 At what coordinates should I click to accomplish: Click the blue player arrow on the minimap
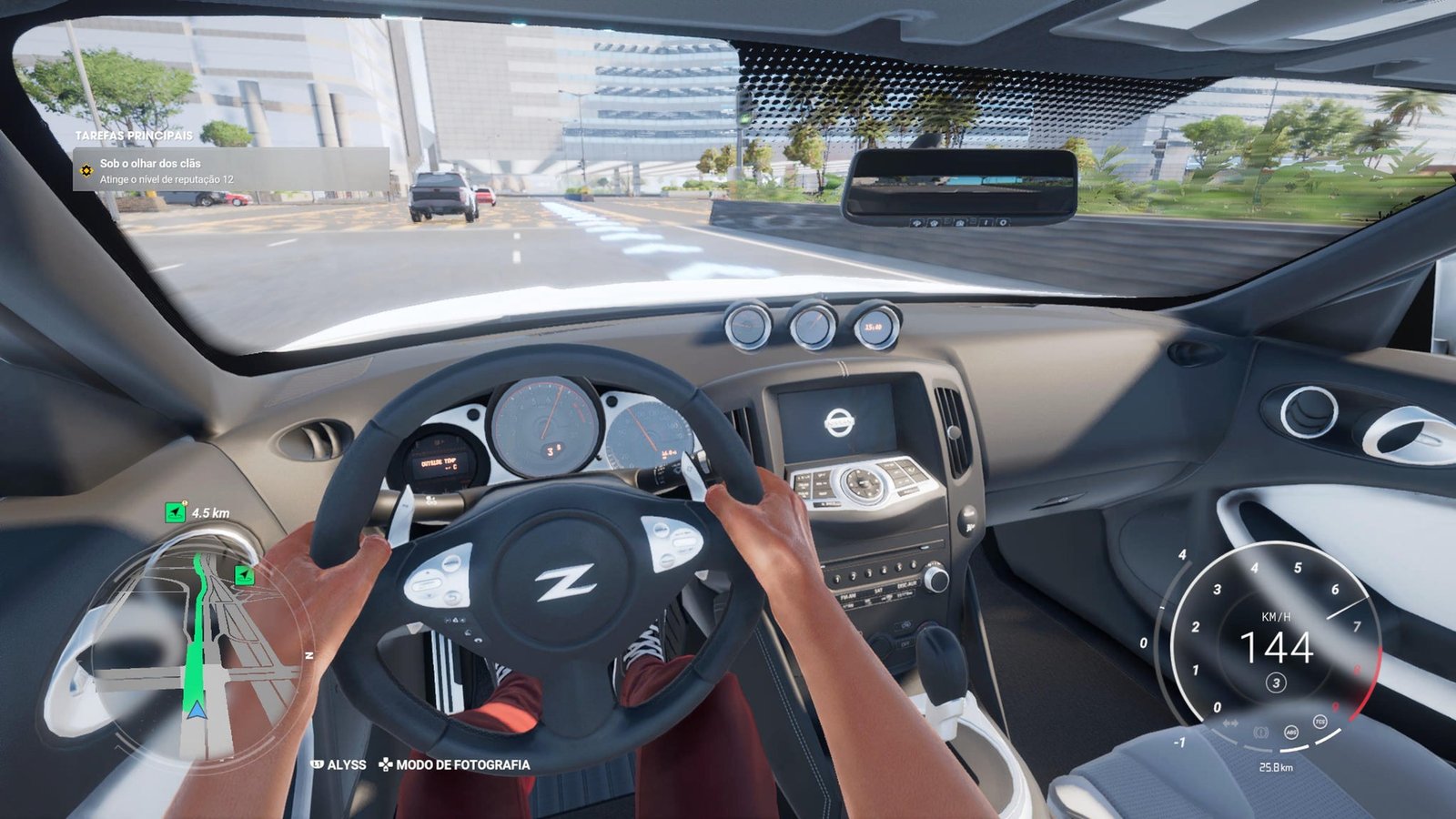click(x=195, y=707)
